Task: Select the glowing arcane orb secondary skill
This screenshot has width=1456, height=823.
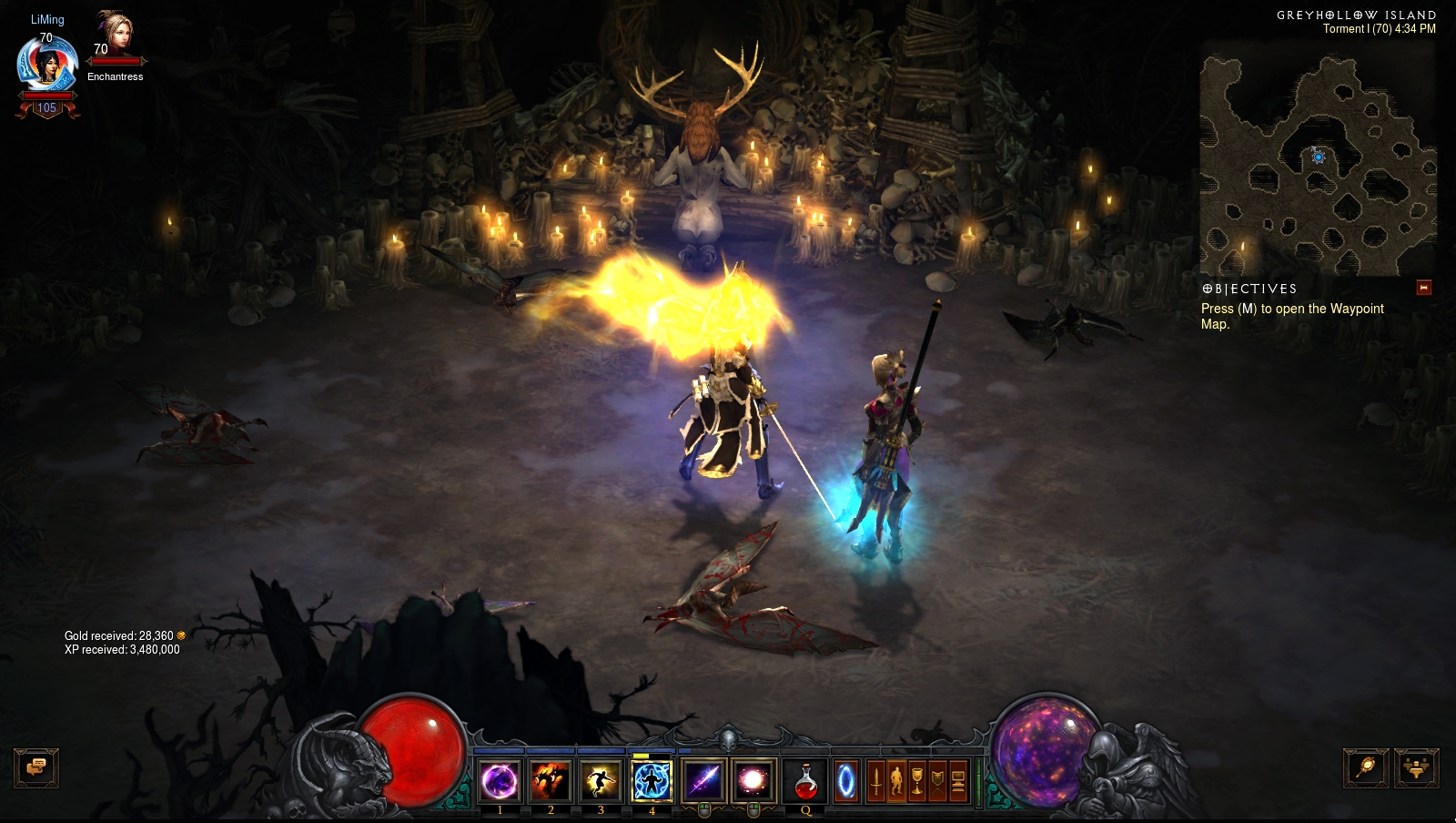Action: (753, 781)
